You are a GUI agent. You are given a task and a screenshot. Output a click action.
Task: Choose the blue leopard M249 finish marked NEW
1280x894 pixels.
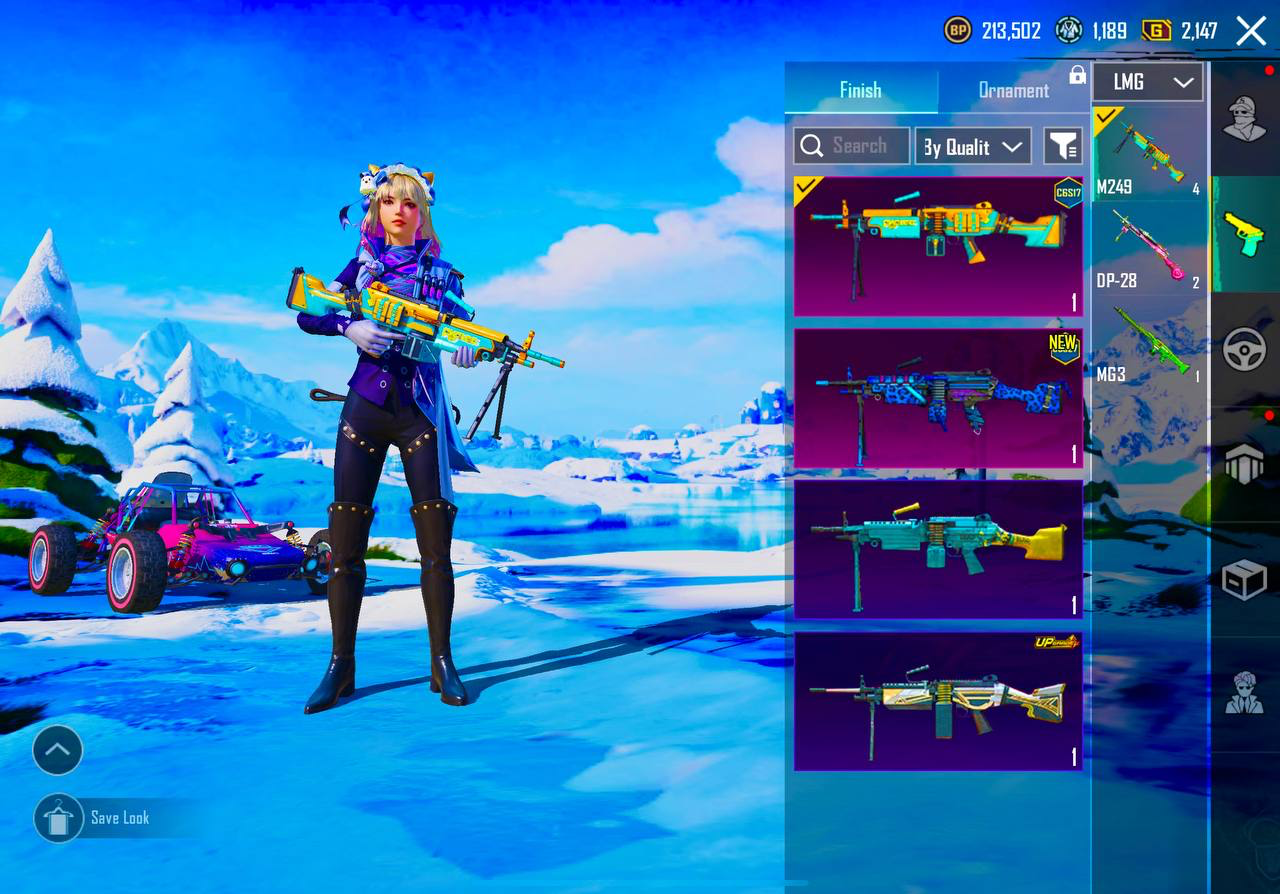tap(938, 398)
